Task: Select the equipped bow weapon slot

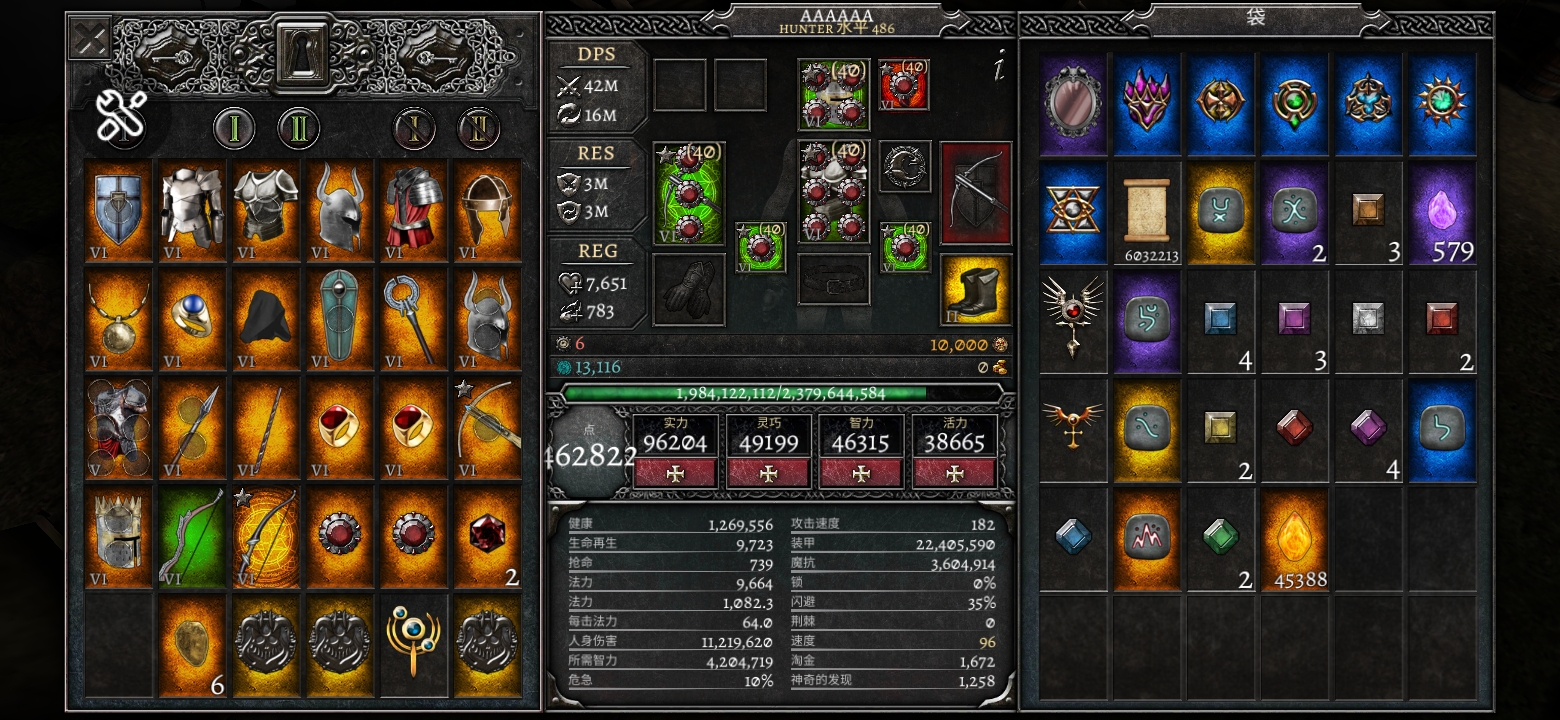Action: click(x=975, y=193)
